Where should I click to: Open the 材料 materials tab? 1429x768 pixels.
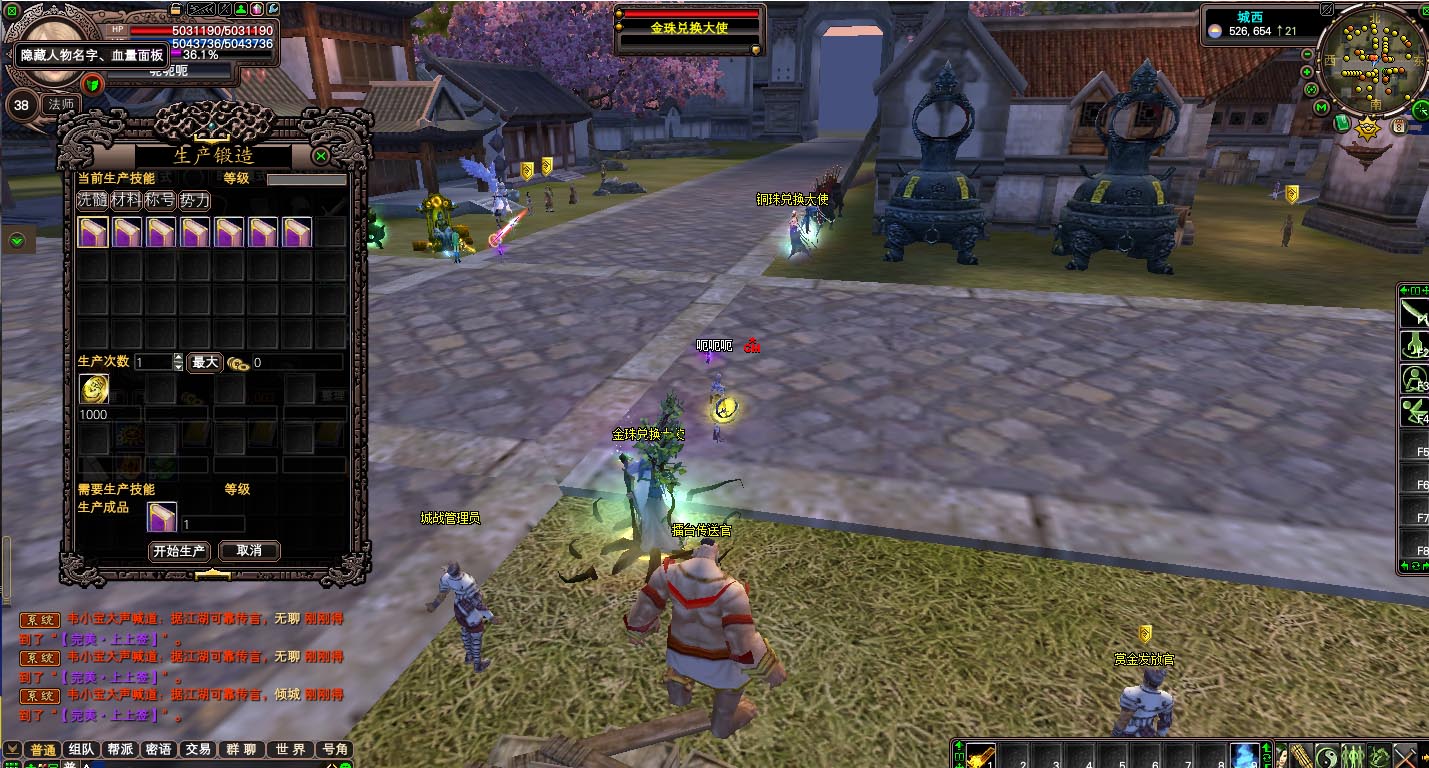pyautogui.click(x=126, y=200)
